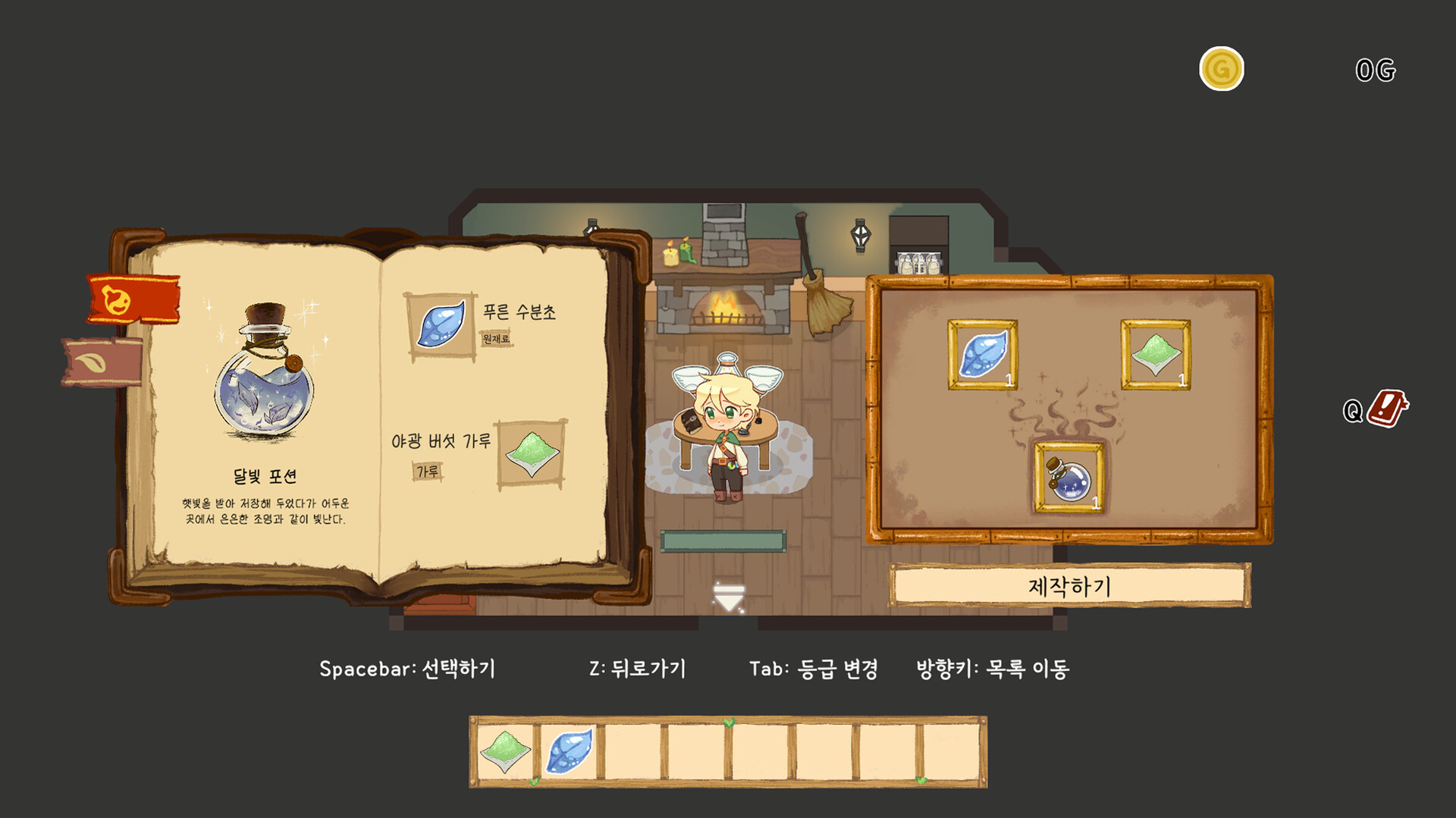Viewport: 1456px width, 818px height.
Task: Click the 0G gold counter display
Action: point(1376,69)
